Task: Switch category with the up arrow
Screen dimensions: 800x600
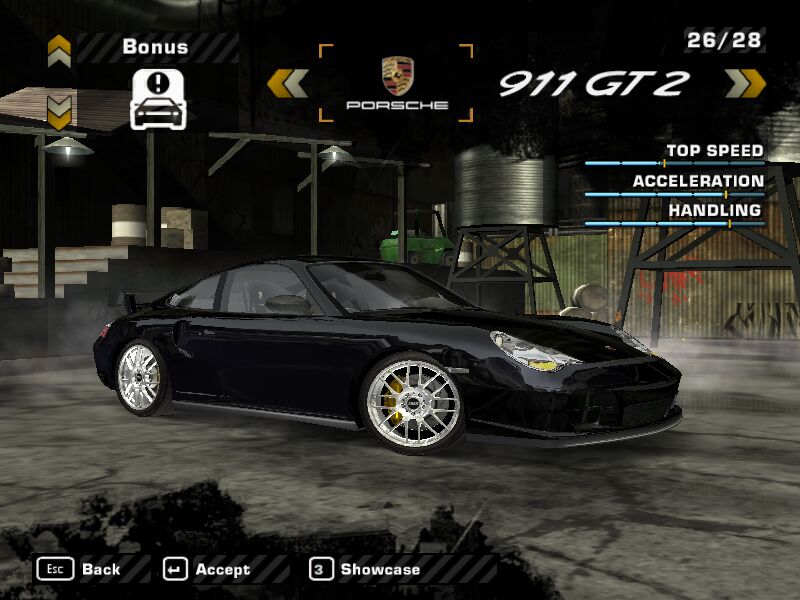Action: pos(59,50)
